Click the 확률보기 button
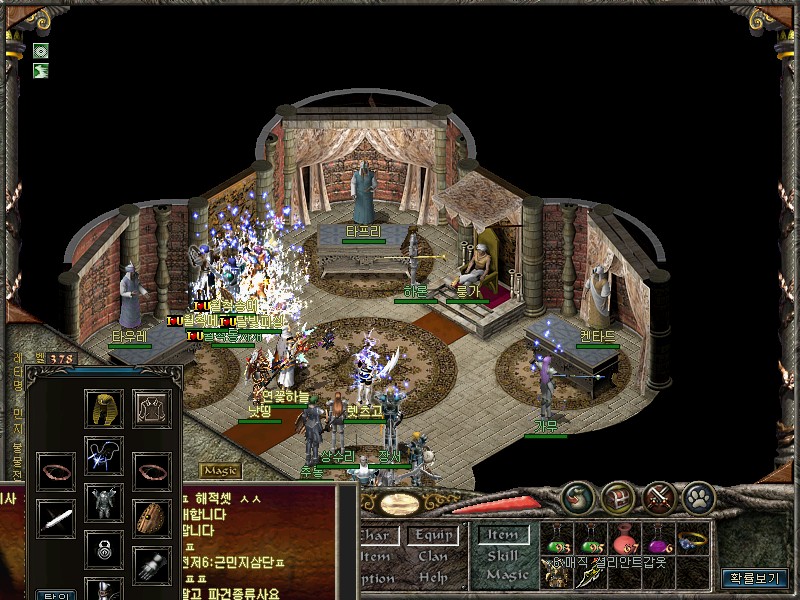The height and width of the screenshot is (600, 800). pyautogui.click(x=755, y=578)
